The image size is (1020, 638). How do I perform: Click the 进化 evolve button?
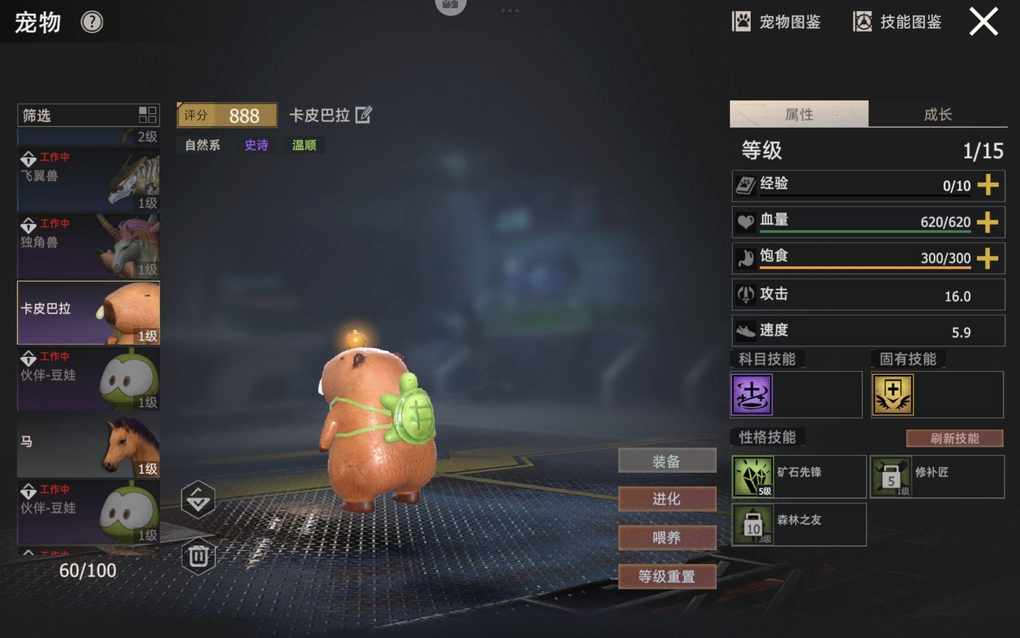pyautogui.click(x=667, y=499)
